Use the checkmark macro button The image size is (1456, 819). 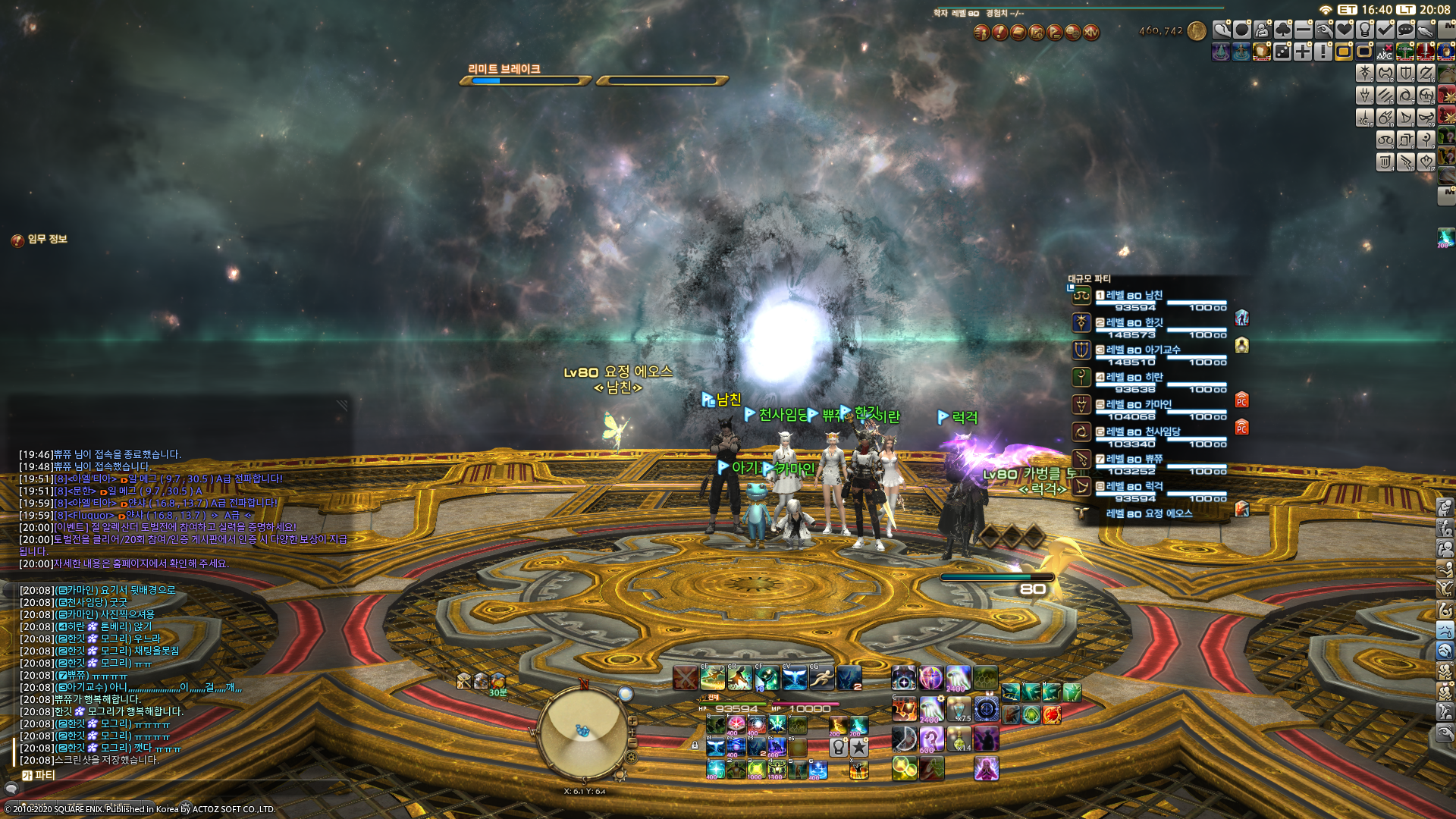tap(1385, 30)
